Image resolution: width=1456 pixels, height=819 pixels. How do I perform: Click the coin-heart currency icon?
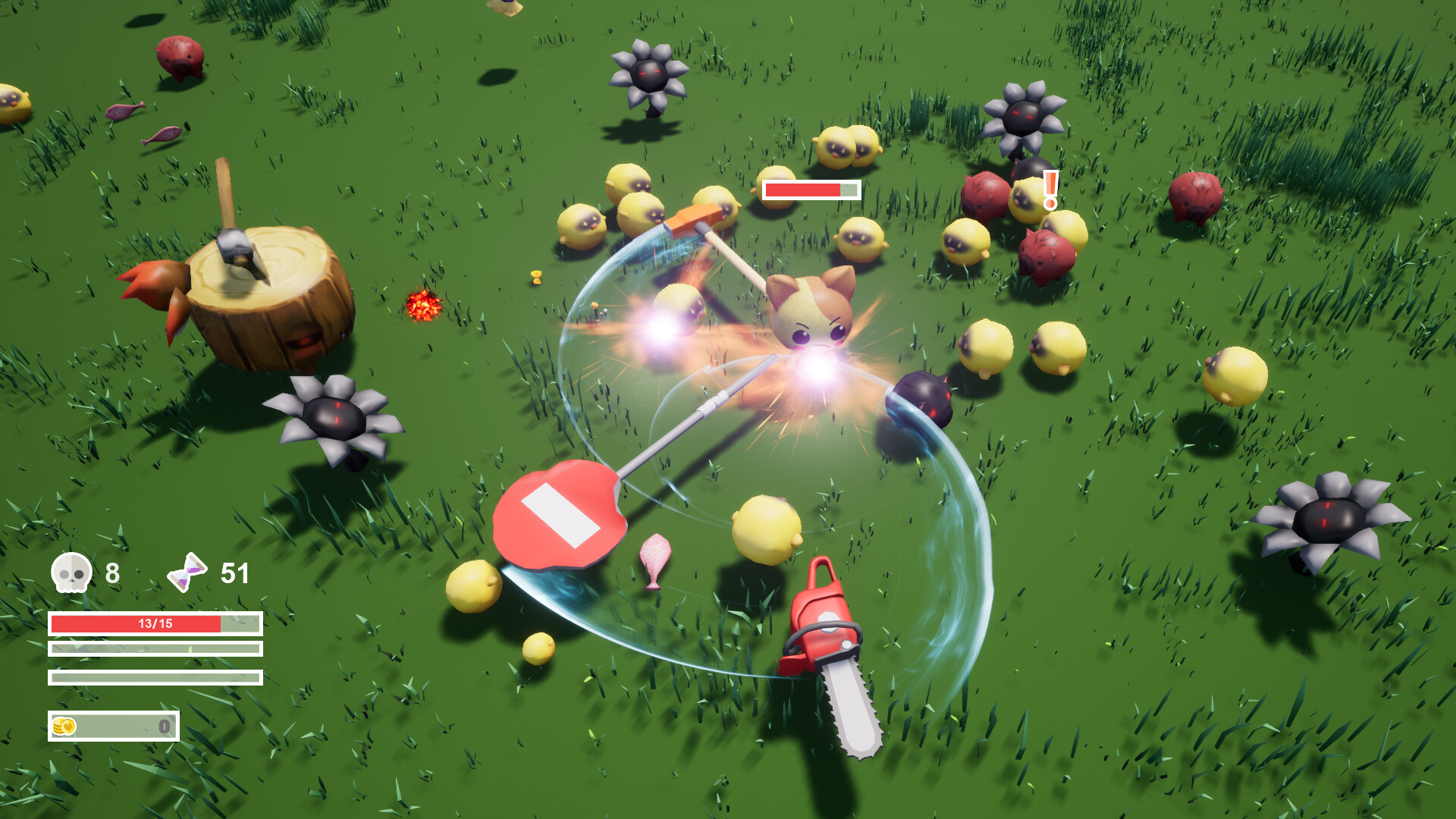[64, 725]
